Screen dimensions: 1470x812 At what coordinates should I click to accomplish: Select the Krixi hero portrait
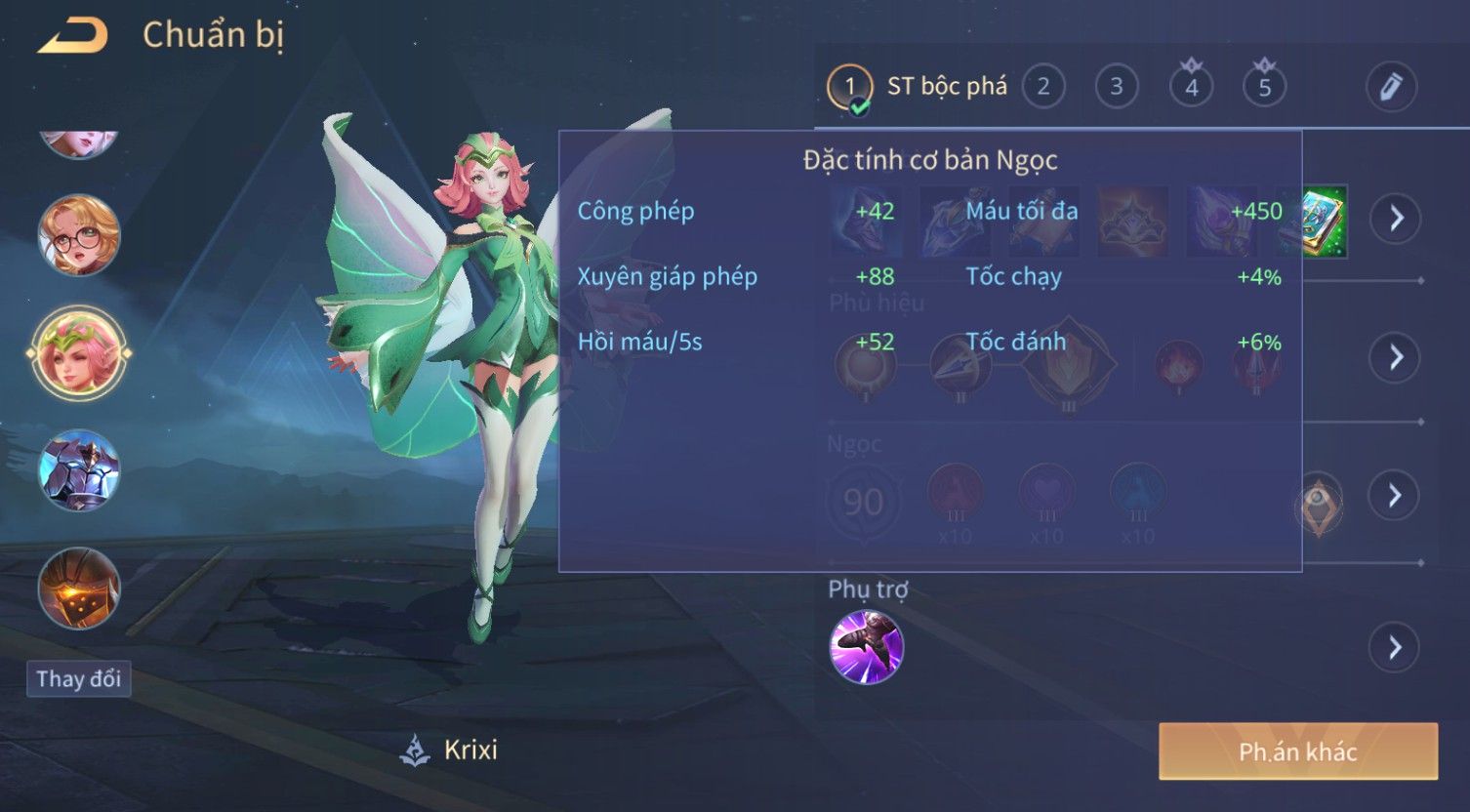[79, 352]
